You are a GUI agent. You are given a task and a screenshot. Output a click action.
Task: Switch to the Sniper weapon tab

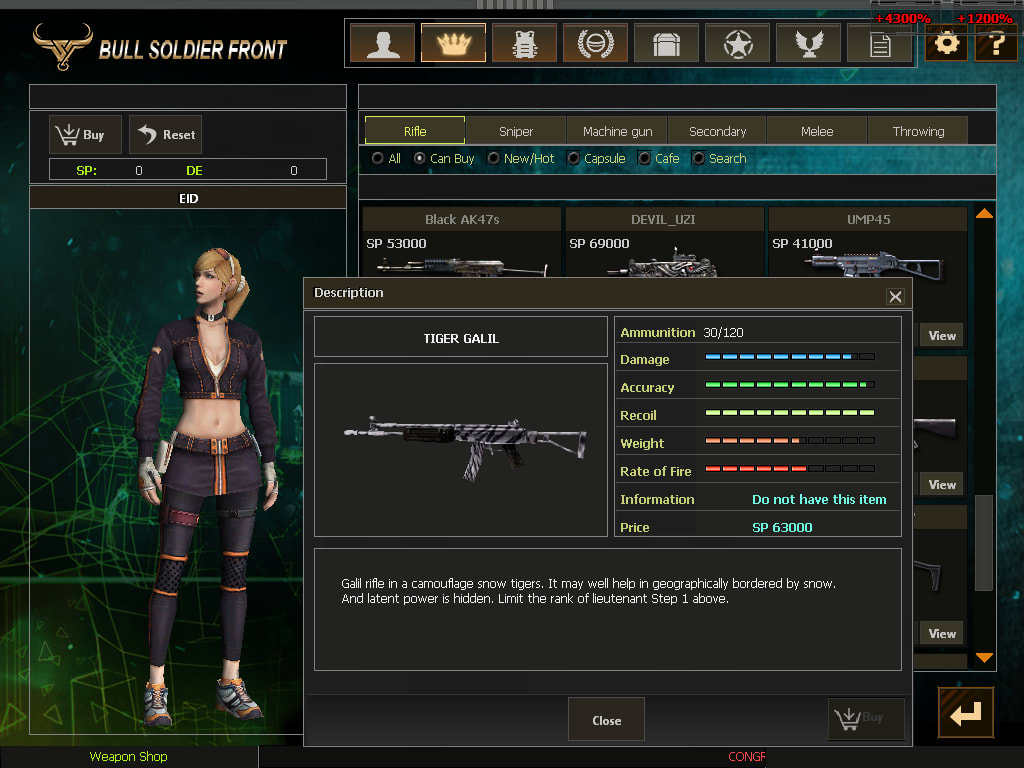516,131
